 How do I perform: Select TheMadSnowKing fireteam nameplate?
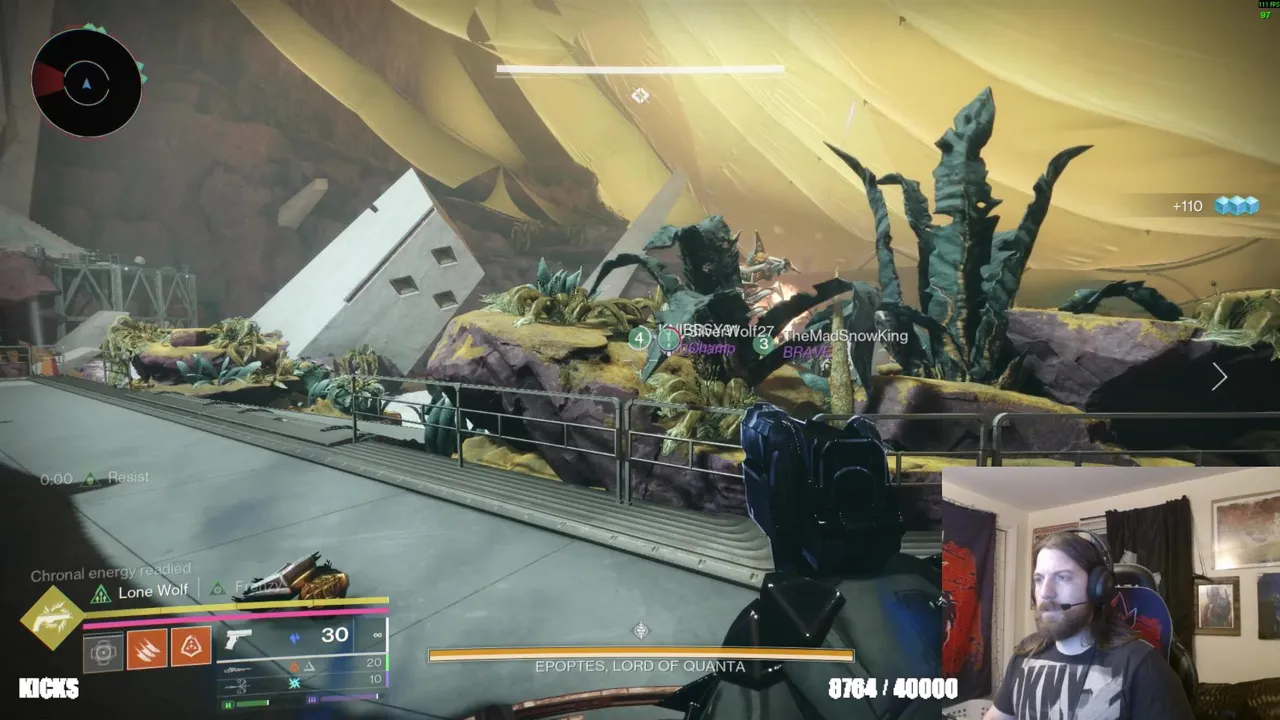(844, 336)
